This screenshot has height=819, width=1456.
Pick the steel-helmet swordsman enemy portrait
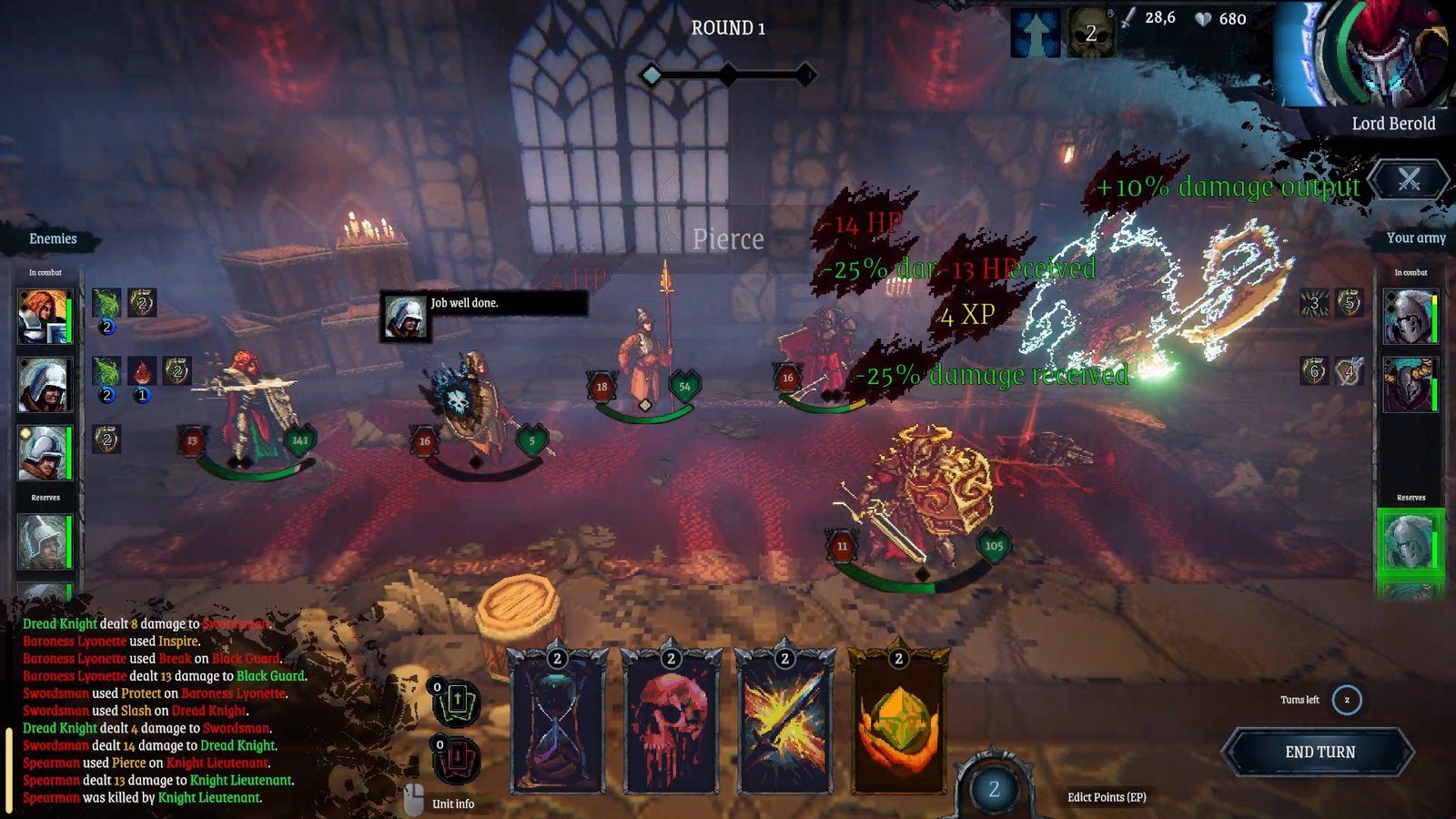click(x=43, y=452)
